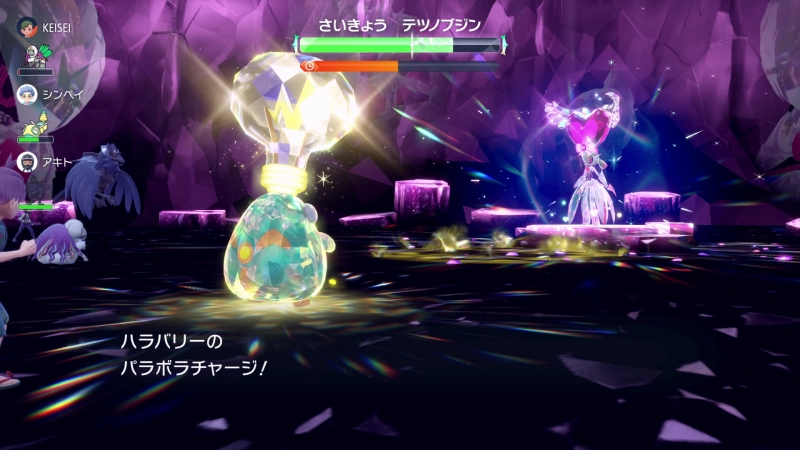Screen dimensions: 800x450
Task: Select KEISEI's trainer avatar
Action: click(x=28, y=27)
